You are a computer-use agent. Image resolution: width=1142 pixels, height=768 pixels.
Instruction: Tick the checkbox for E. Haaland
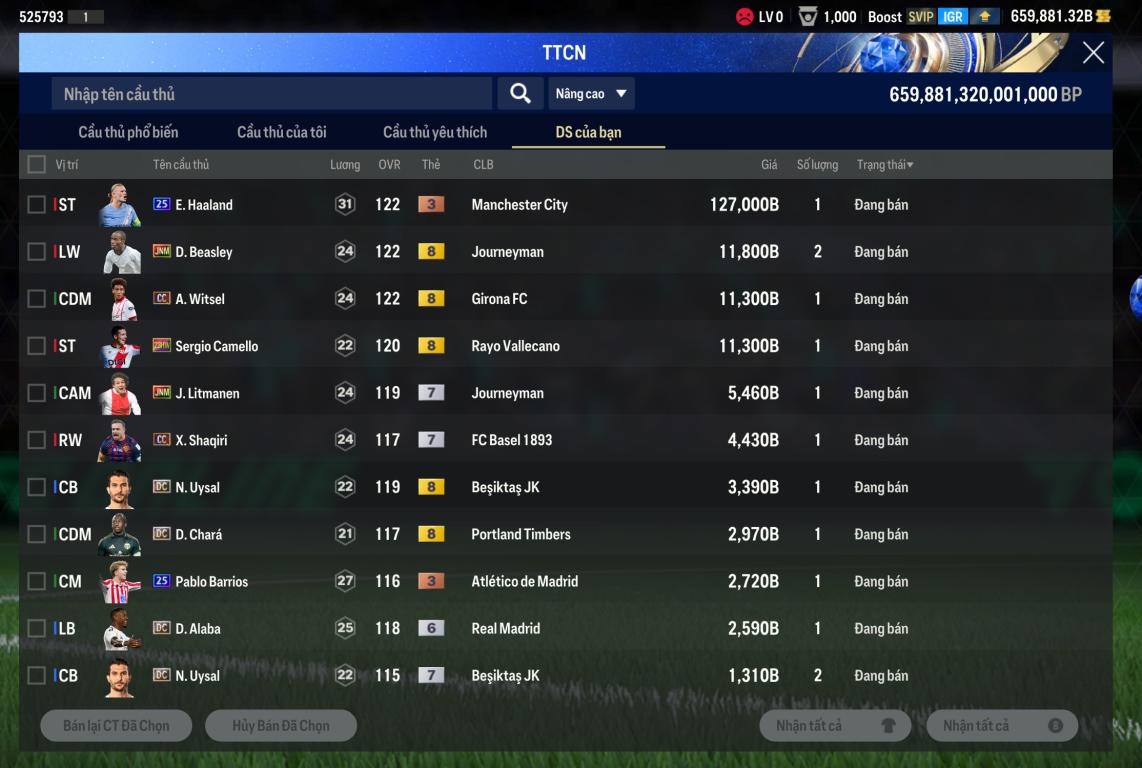pos(37,205)
